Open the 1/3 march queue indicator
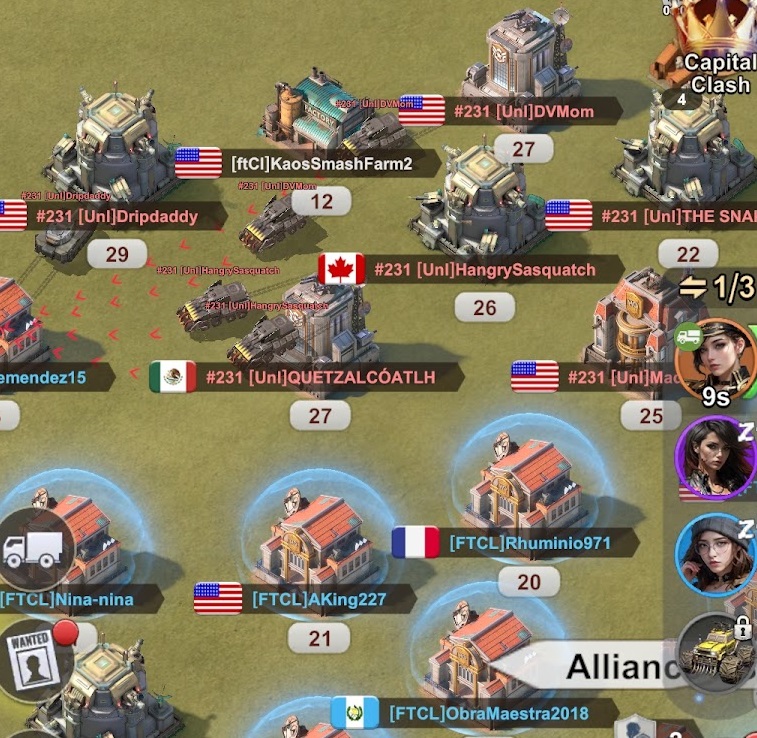Image resolution: width=757 pixels, height=738 pixels. point(717,288)
